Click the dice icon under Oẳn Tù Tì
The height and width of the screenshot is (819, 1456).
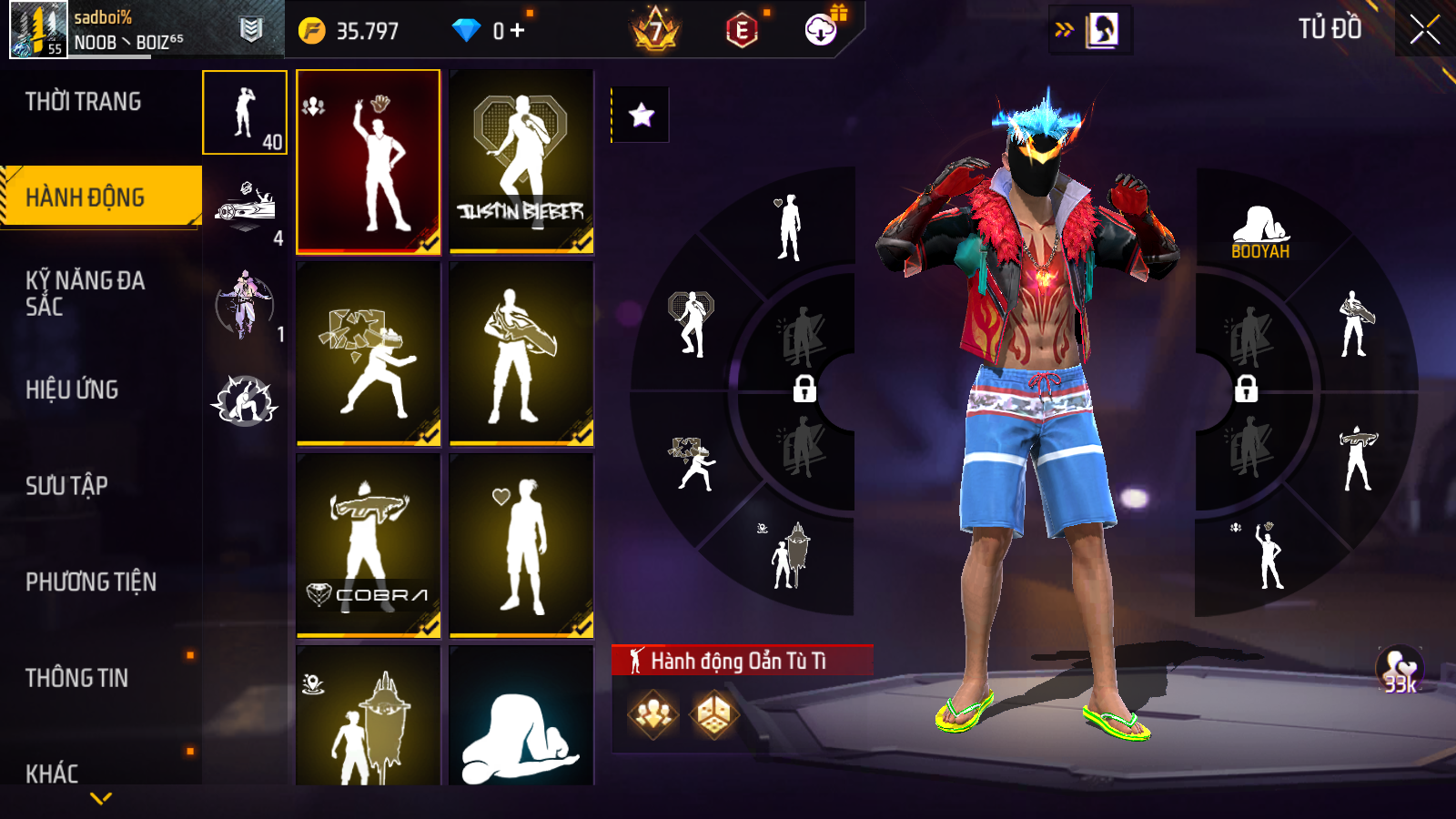pos(713,714)
